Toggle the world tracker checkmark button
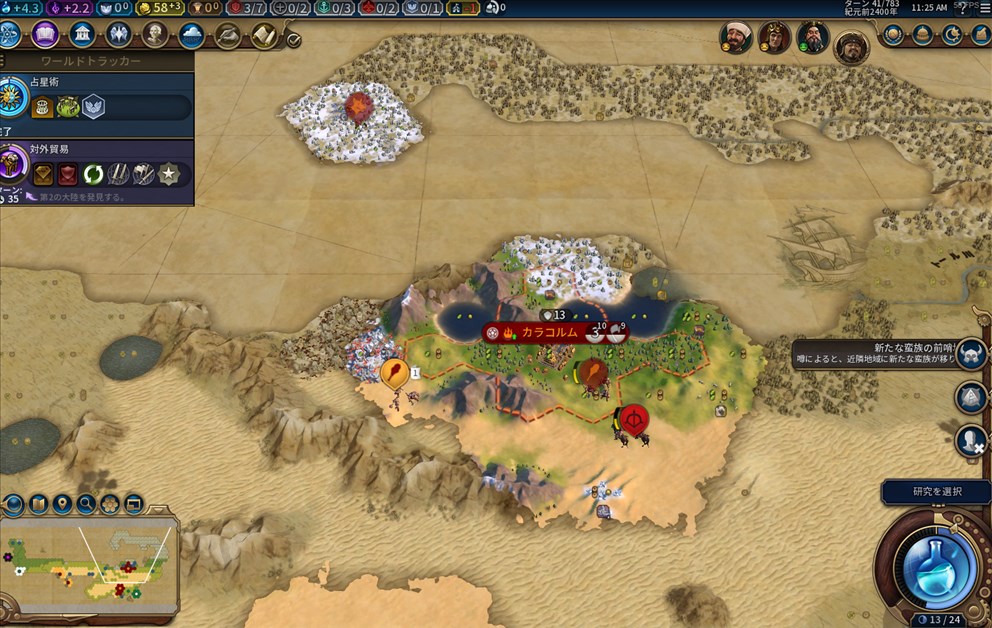The width and height of the screenshot is (992, 628). (293, 40)
